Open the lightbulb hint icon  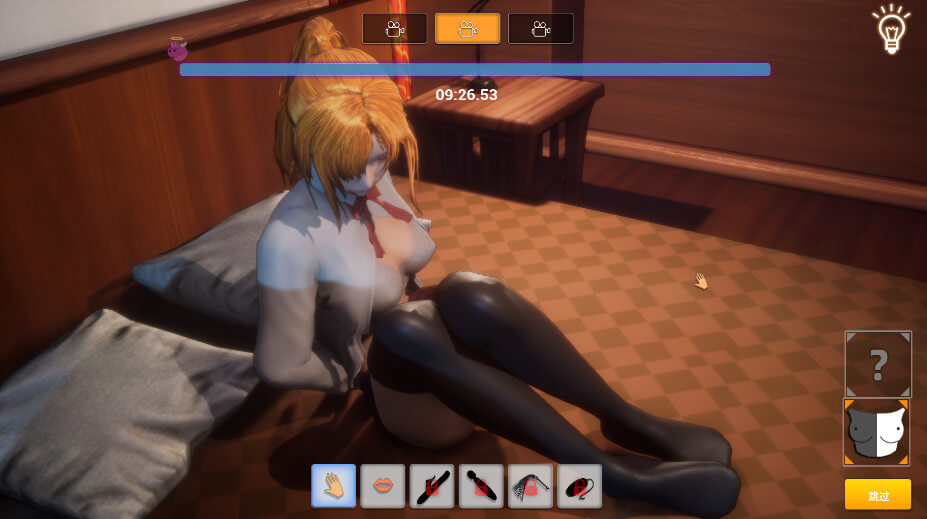[890, 30]
